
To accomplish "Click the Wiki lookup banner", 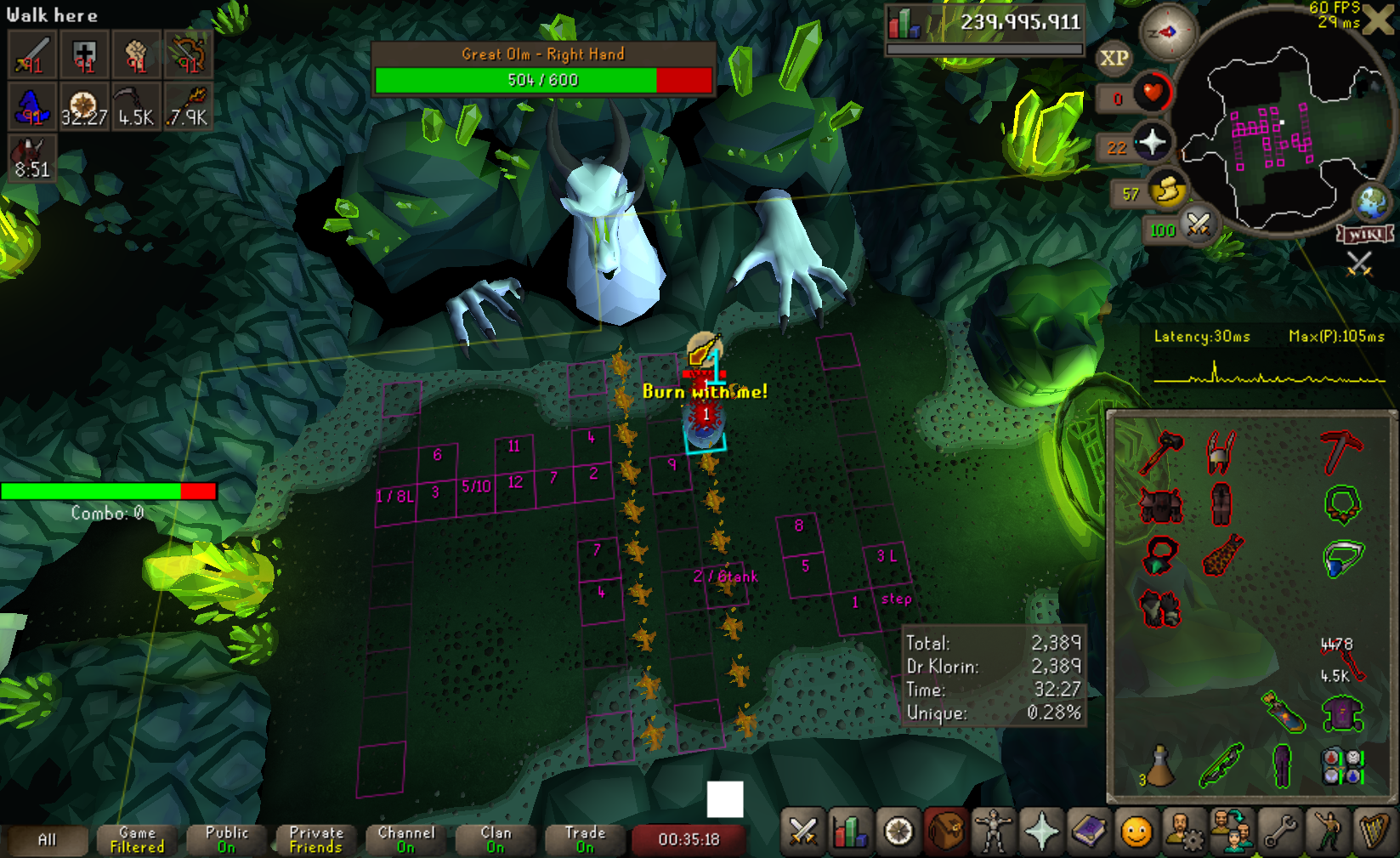I will [x=1365, y=233].
